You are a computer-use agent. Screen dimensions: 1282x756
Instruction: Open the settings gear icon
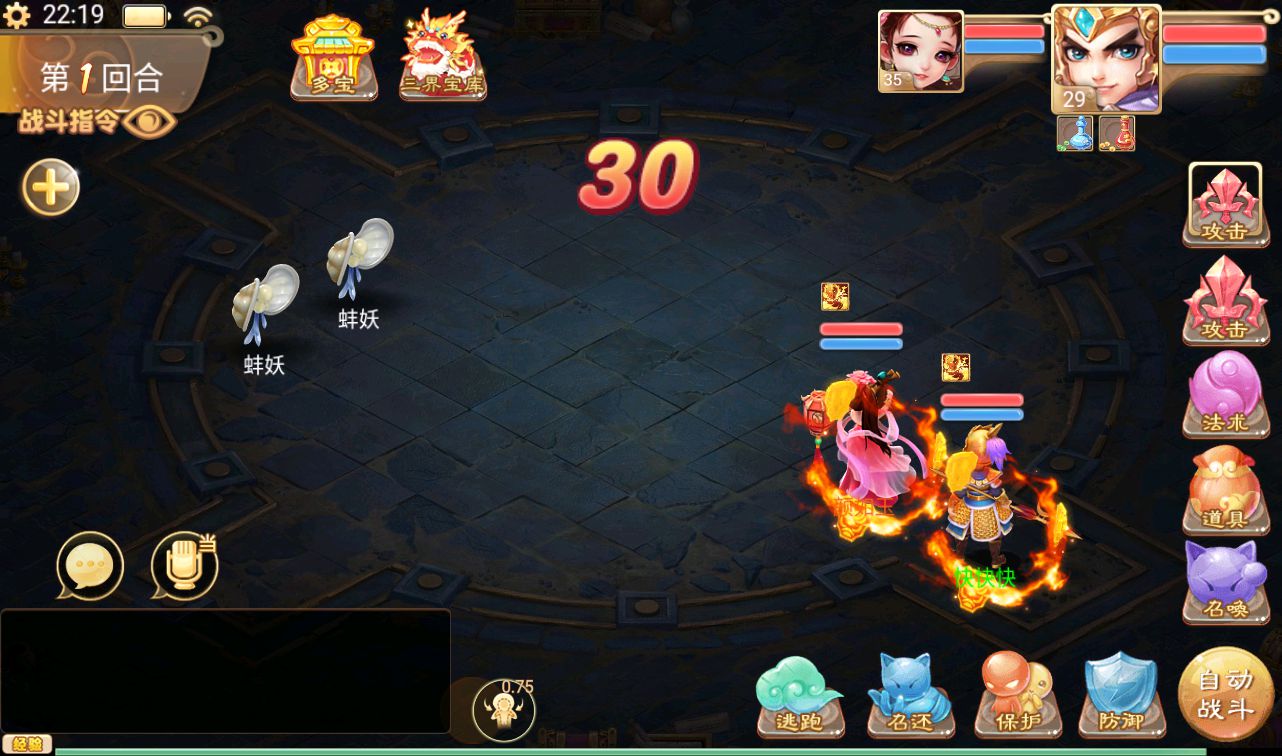(17, 15)
